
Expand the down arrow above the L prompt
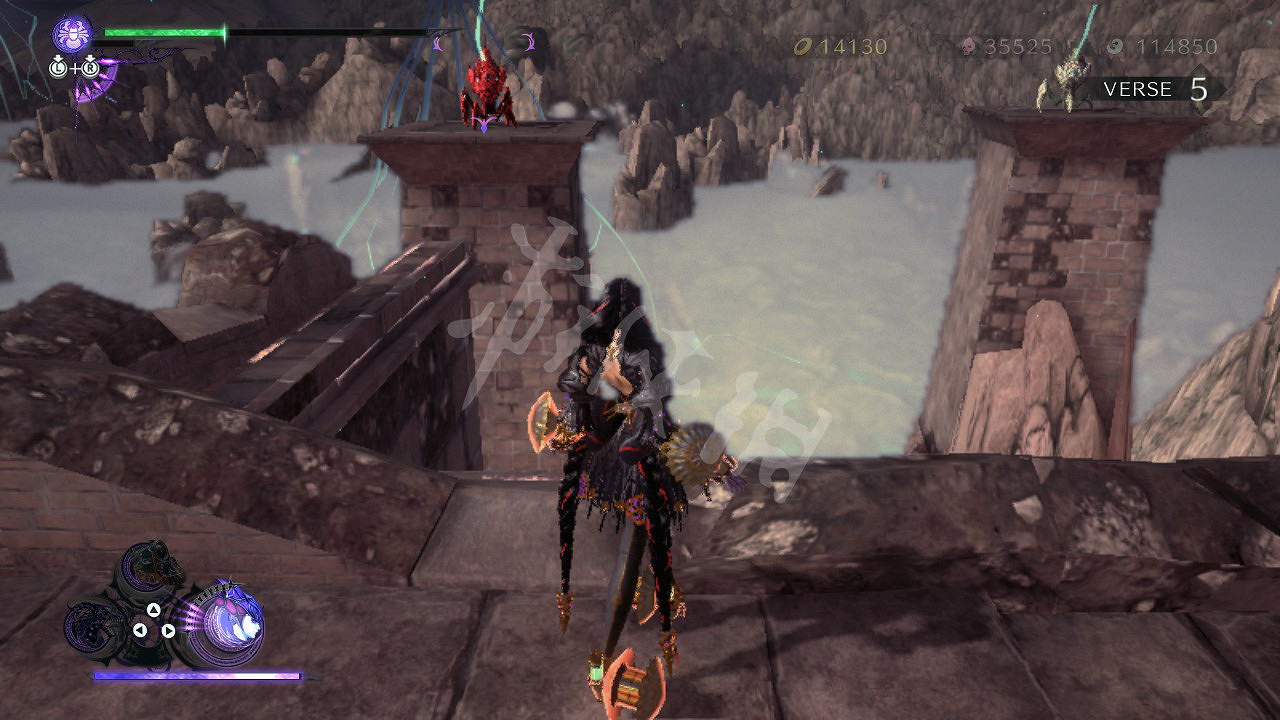58,59
